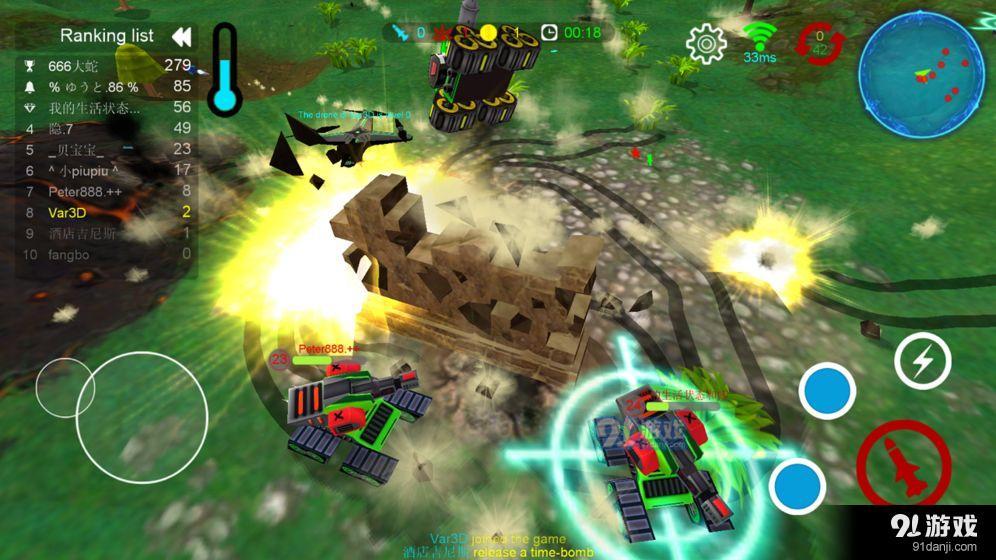Click the circular radar minimap
Screen dimensions: 996x560
tap(921, 75)
